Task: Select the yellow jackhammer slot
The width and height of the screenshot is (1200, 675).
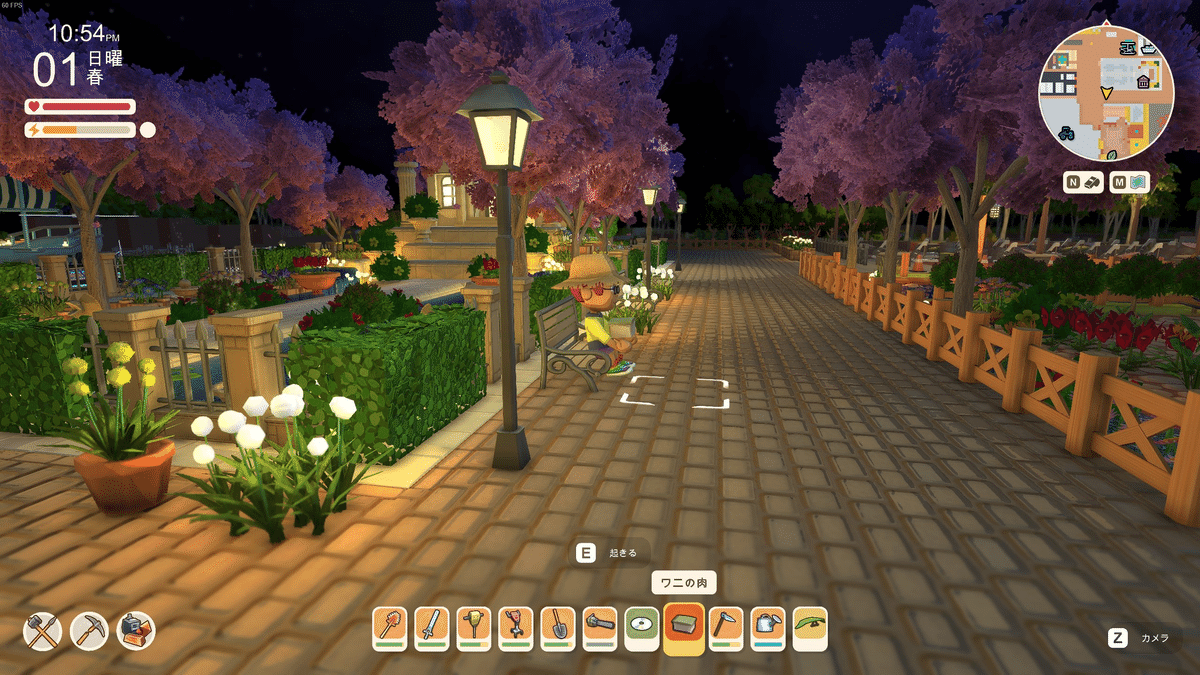Action: (x=474, y=628)
